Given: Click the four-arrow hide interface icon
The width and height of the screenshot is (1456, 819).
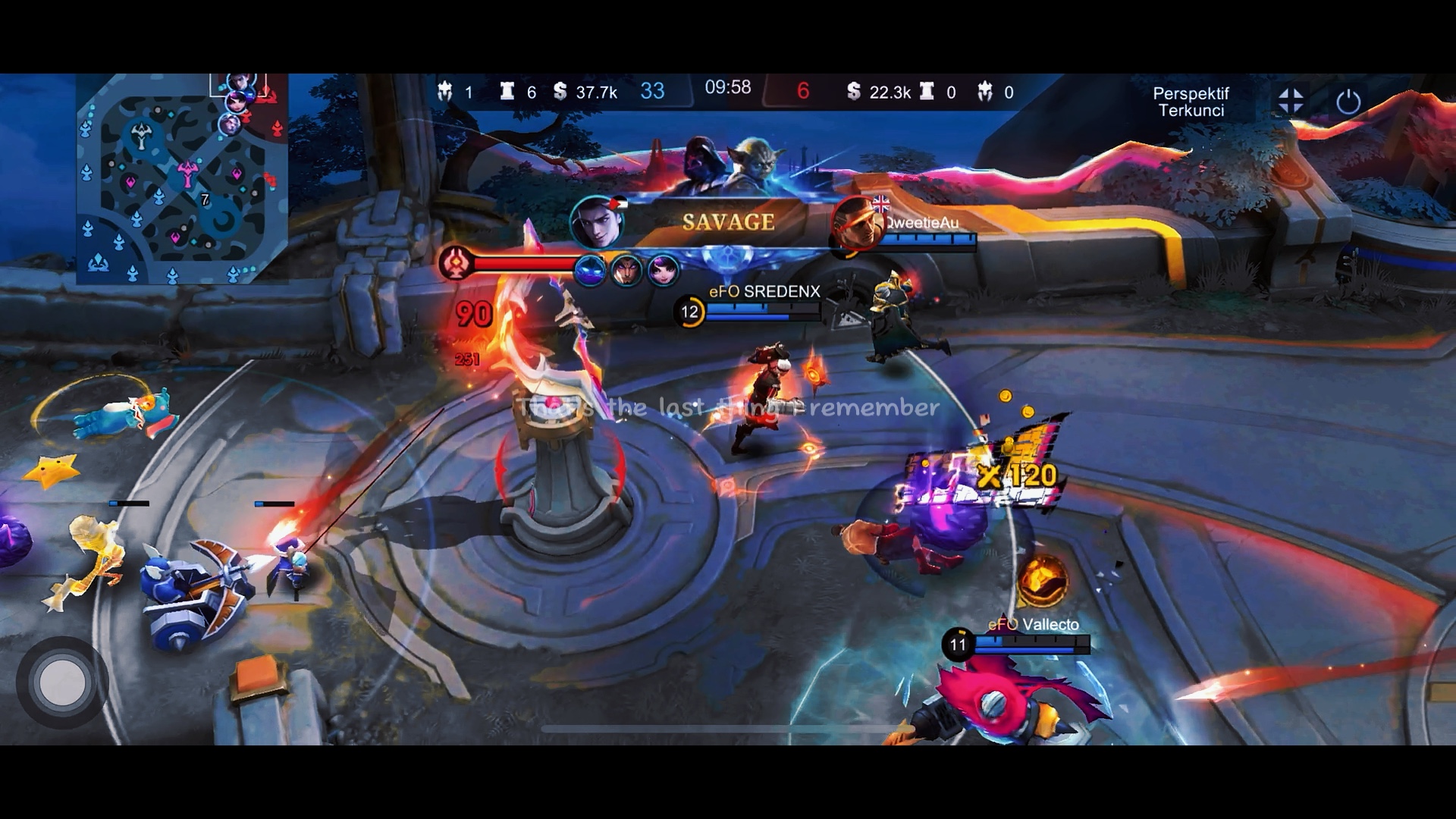Looking at the screenshot, I should [1291, 101].
